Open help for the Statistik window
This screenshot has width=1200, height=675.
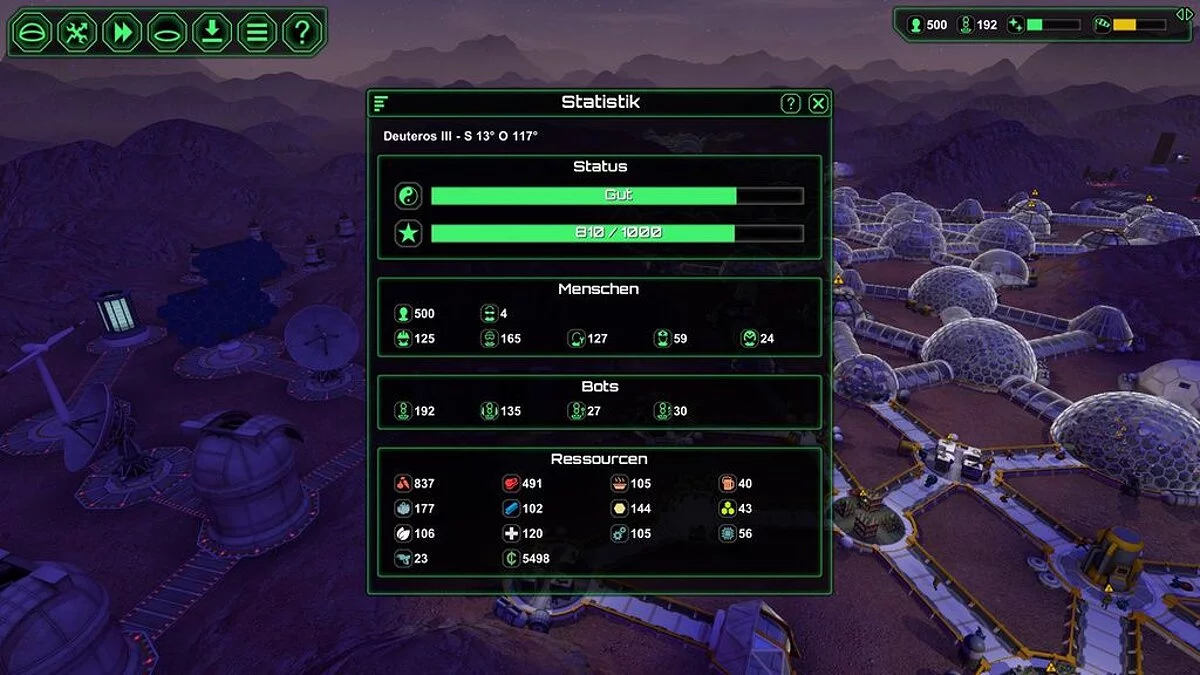coord(790,103)
